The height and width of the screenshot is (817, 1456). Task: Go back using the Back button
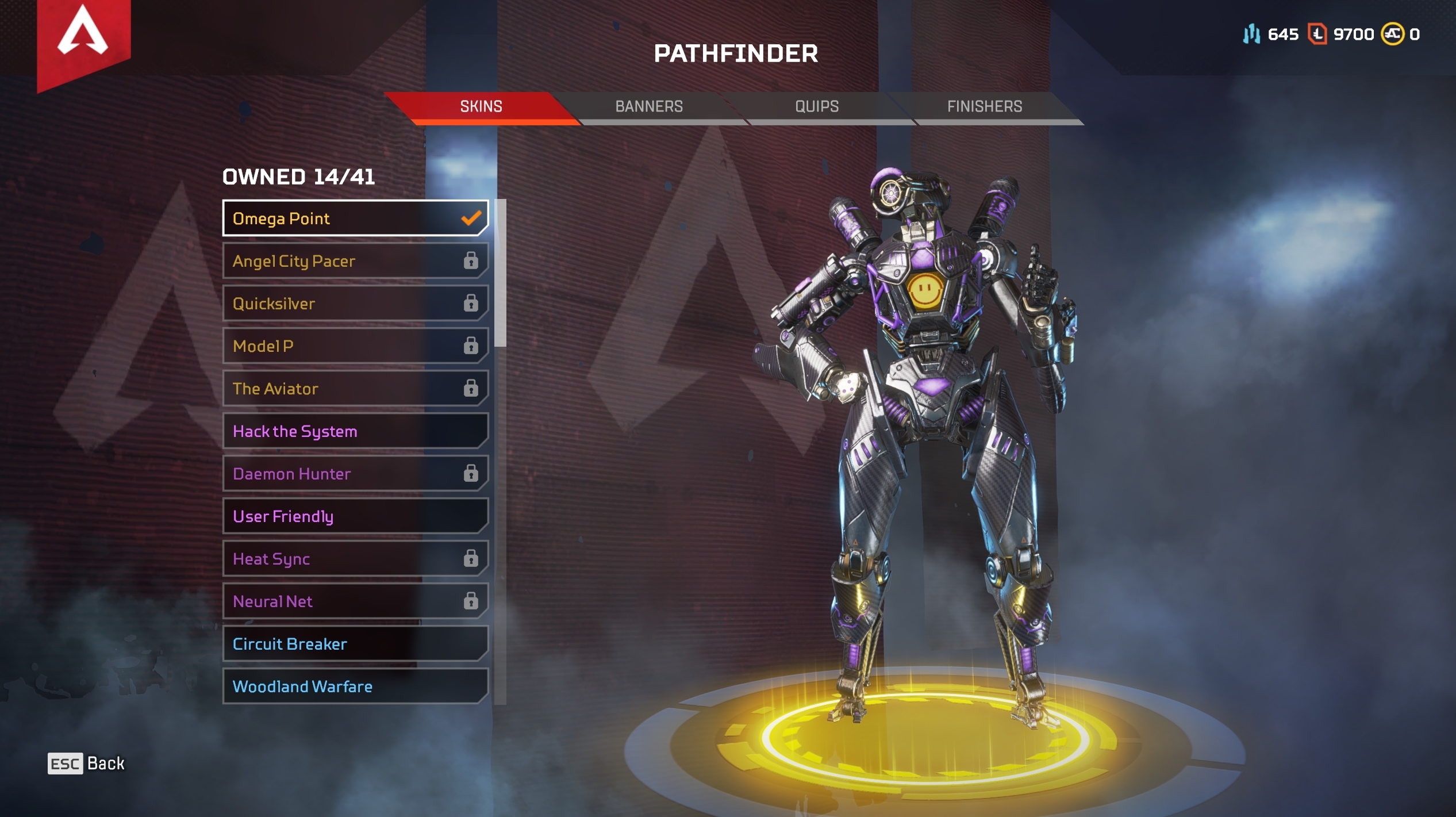click(x=86, y=764)
